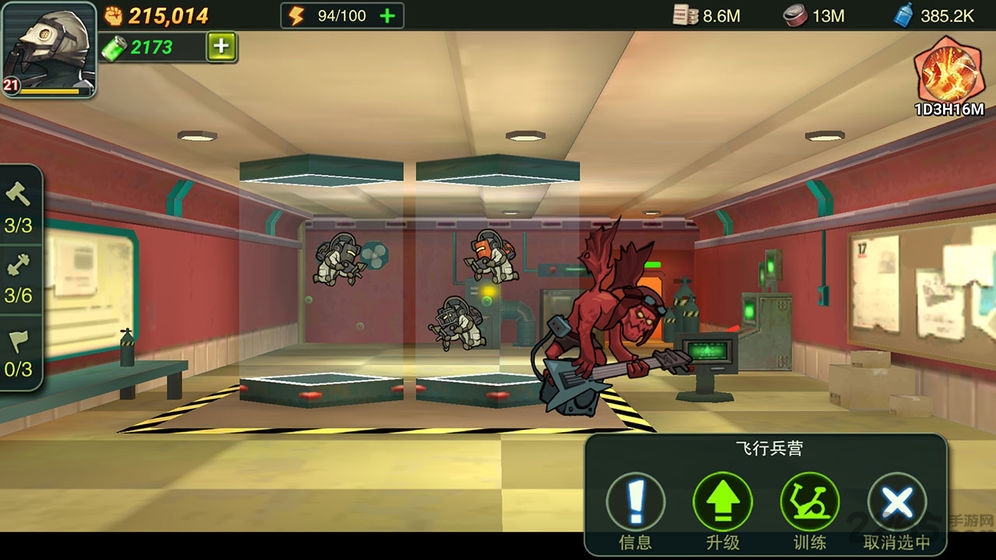Open the dumbbell training queue
The image size is (996, 560).
(x=19, y=277)
